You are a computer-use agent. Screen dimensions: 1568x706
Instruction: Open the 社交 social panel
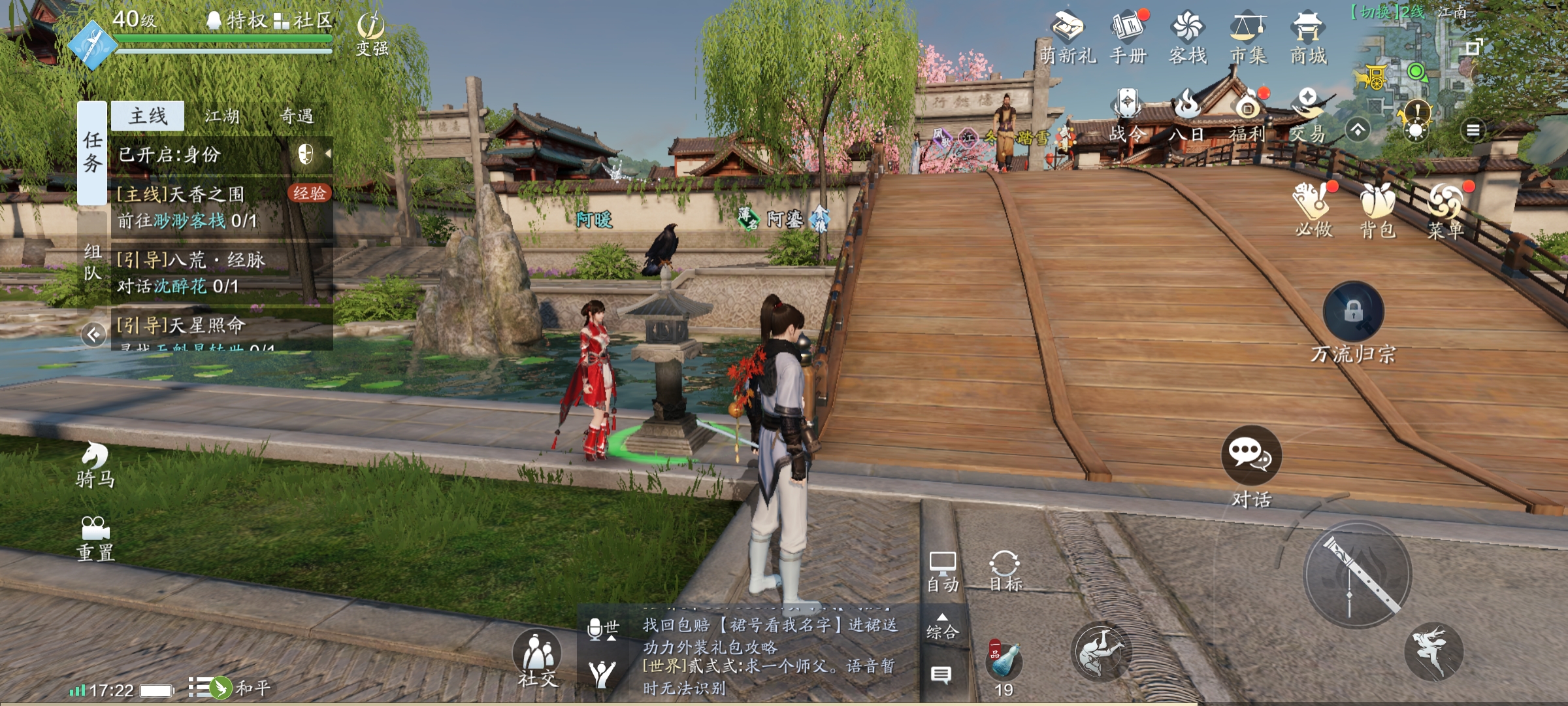pos(538,658)
